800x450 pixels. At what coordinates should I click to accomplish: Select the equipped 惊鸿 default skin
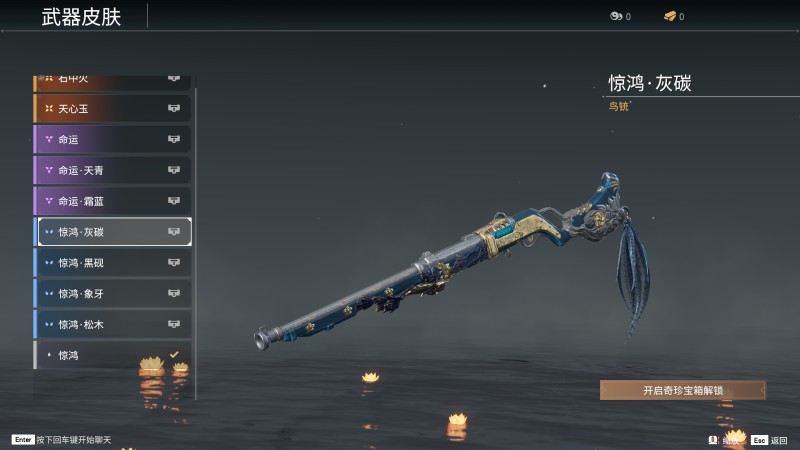click(x=112, y=355)
